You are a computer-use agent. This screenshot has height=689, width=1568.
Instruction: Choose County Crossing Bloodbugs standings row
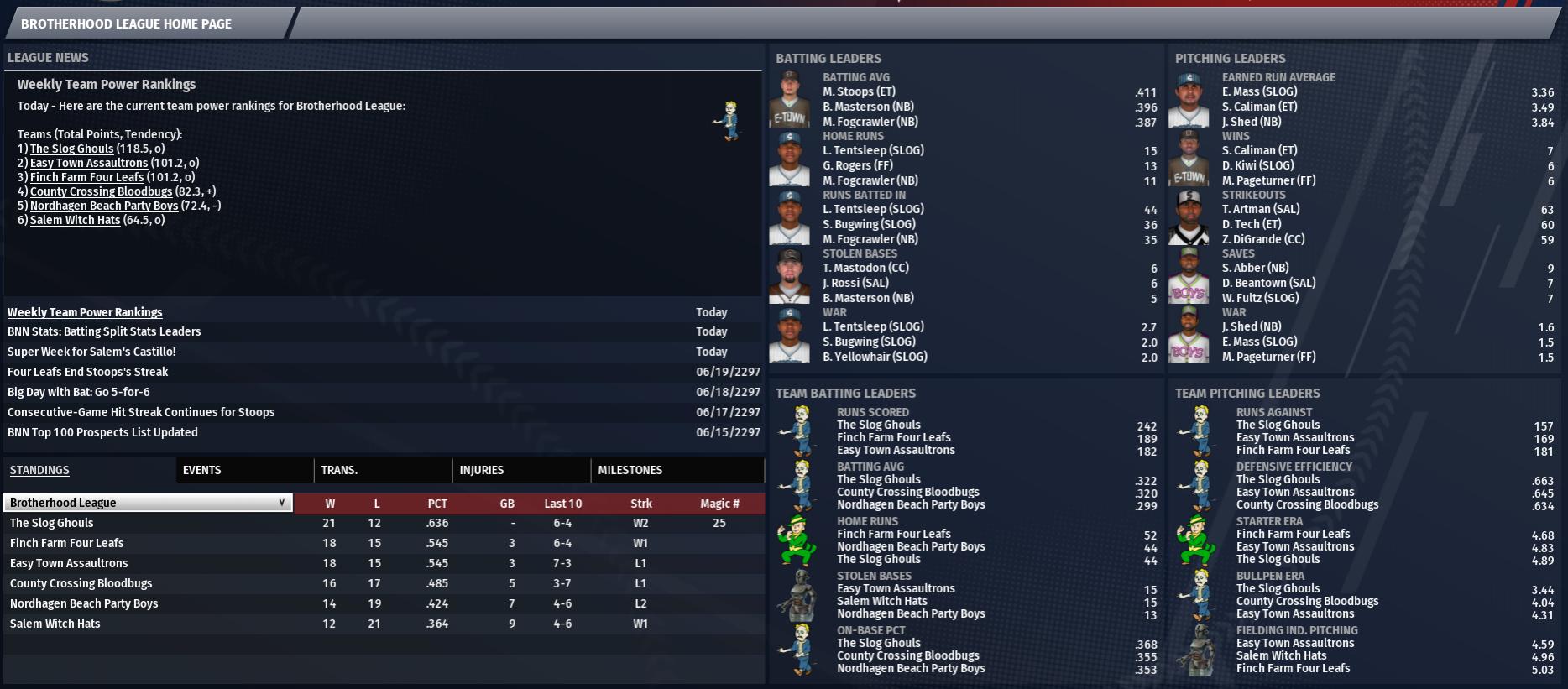[x=81, y=583]
